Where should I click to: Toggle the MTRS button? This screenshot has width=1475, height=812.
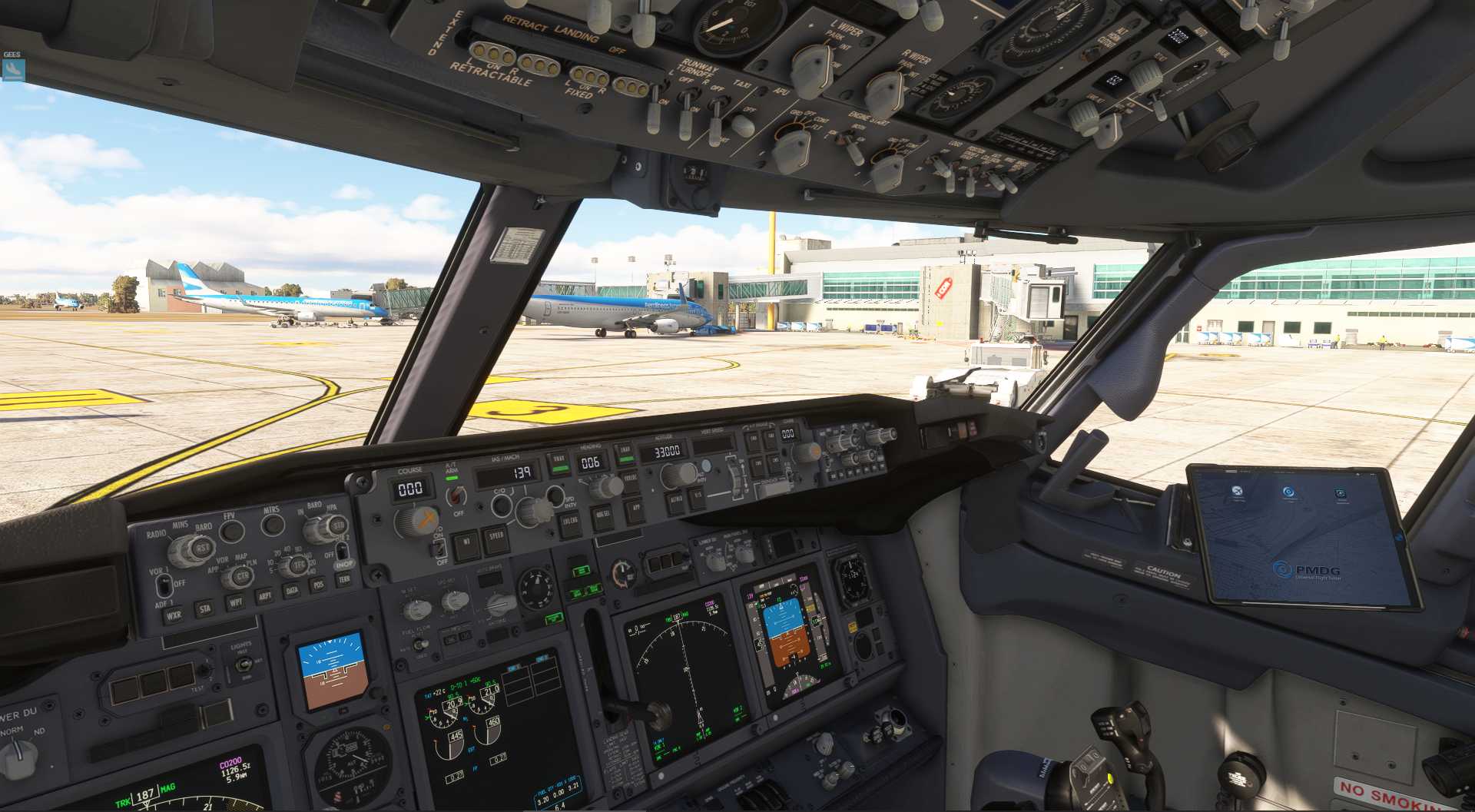(273, 524)
